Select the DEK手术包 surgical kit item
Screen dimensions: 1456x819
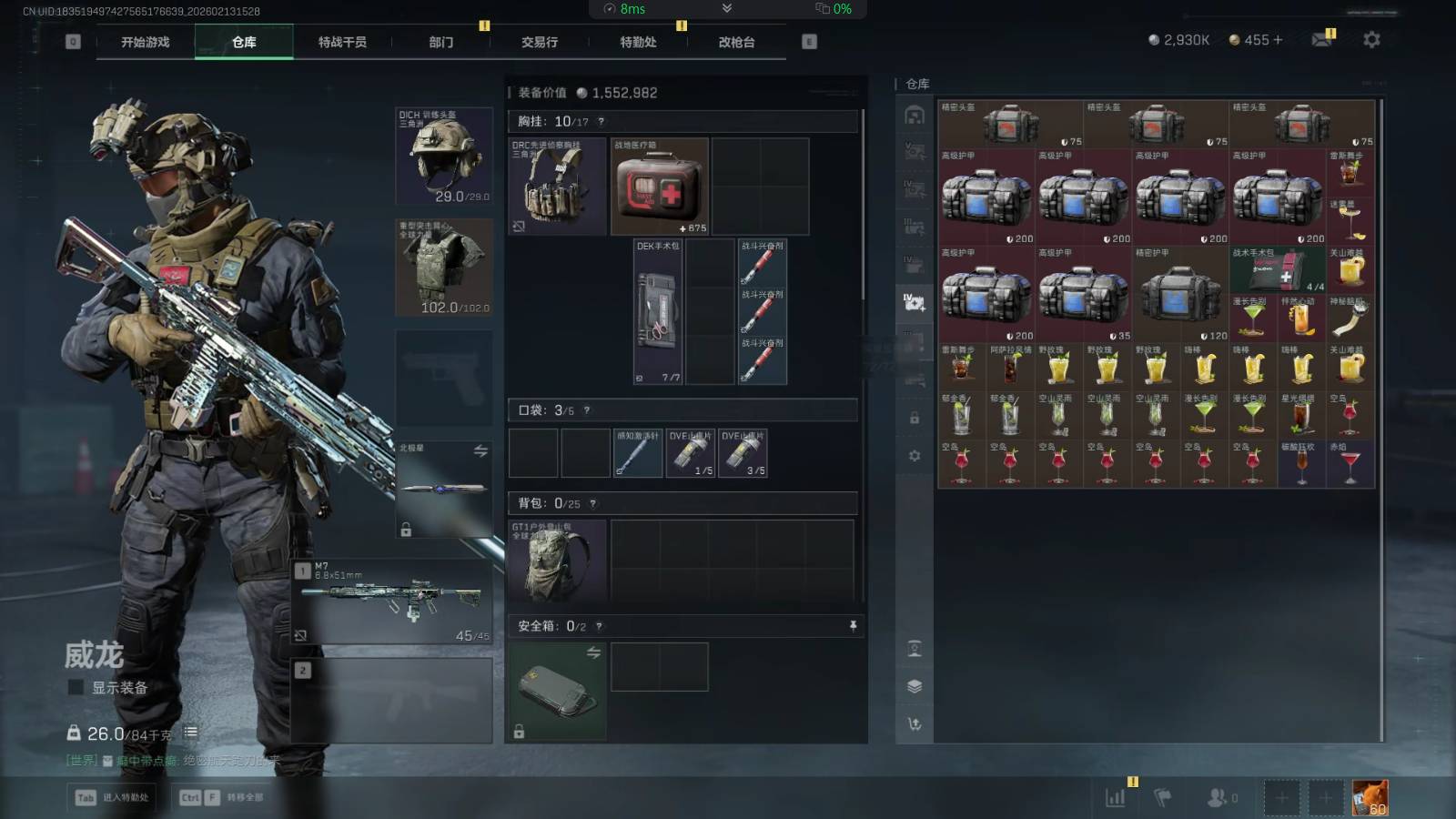[x=658, y=311]
